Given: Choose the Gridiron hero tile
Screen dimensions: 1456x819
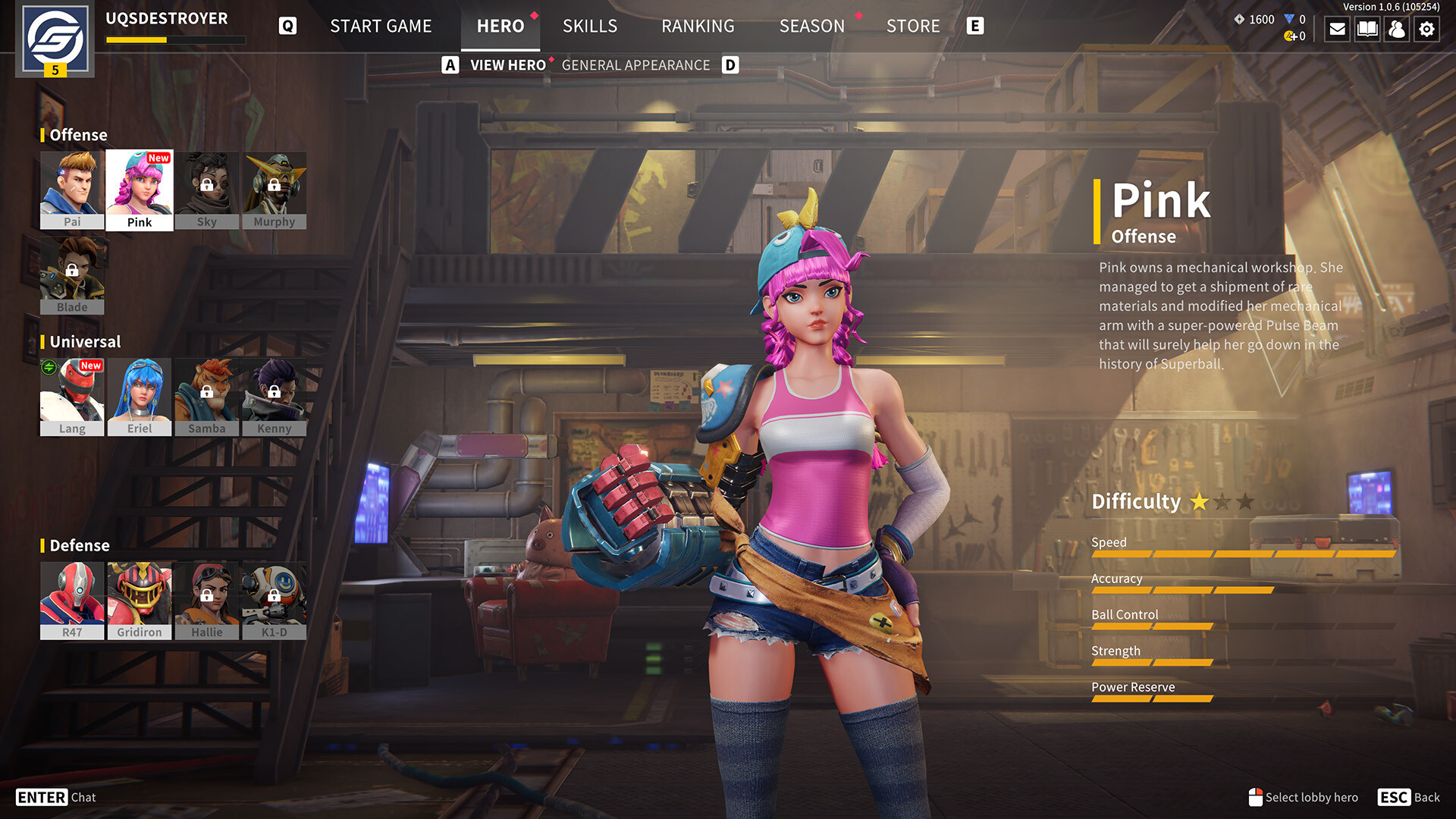Looking at the screenshot, I should [140, 601].
